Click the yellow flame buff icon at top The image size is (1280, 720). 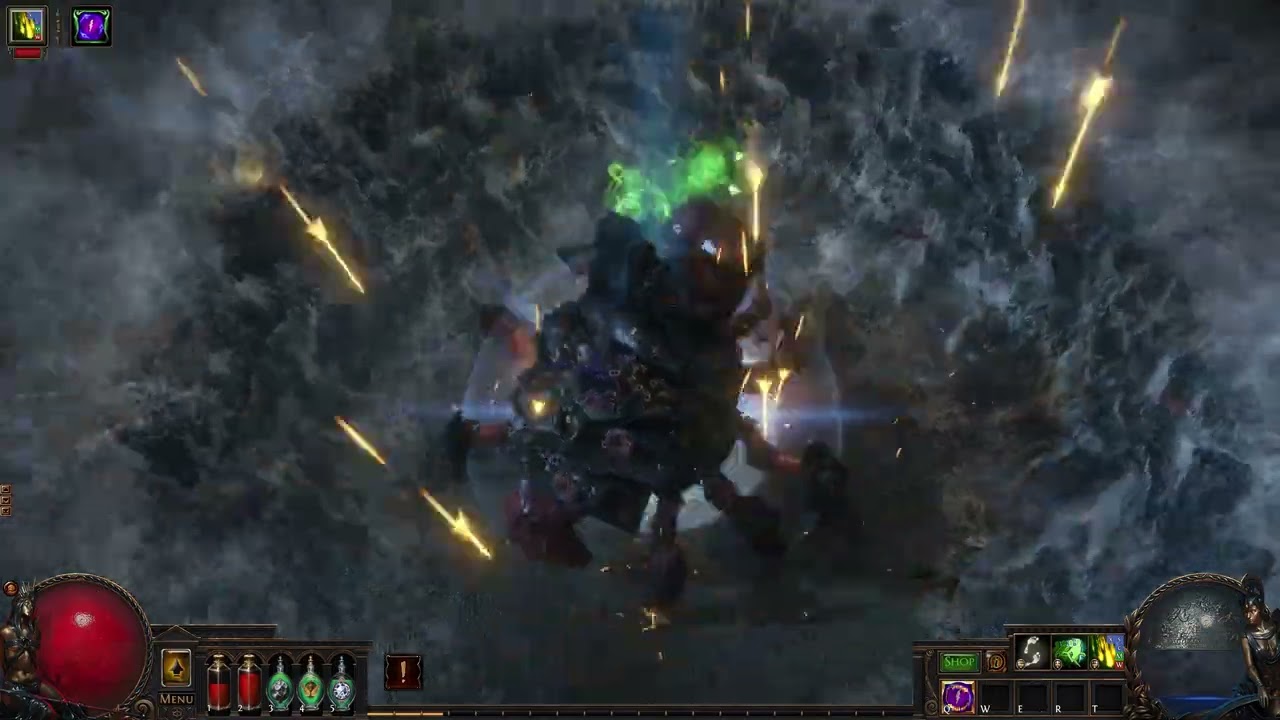pos(27,26)
